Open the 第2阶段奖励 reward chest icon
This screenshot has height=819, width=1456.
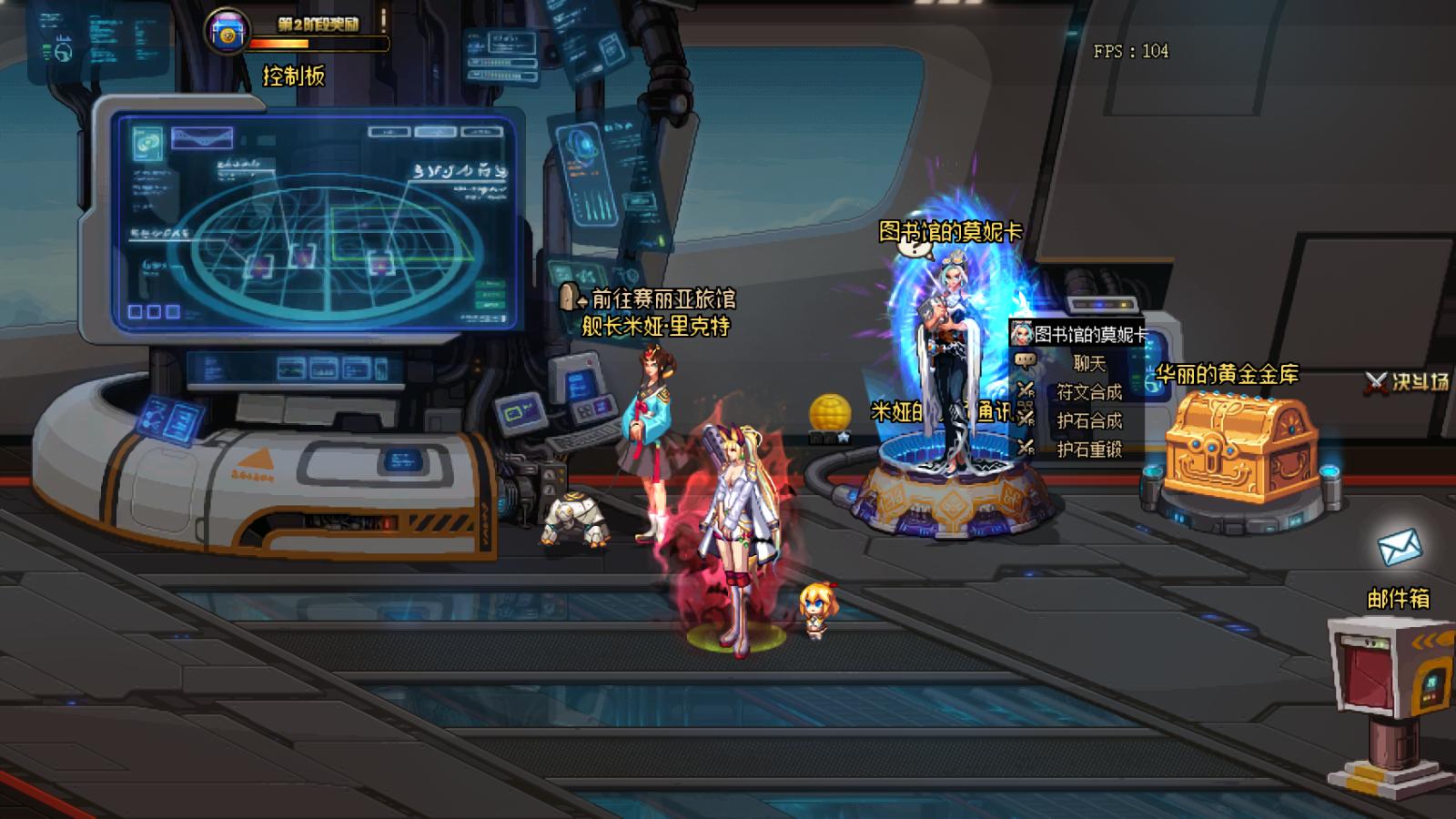[227, 33]
